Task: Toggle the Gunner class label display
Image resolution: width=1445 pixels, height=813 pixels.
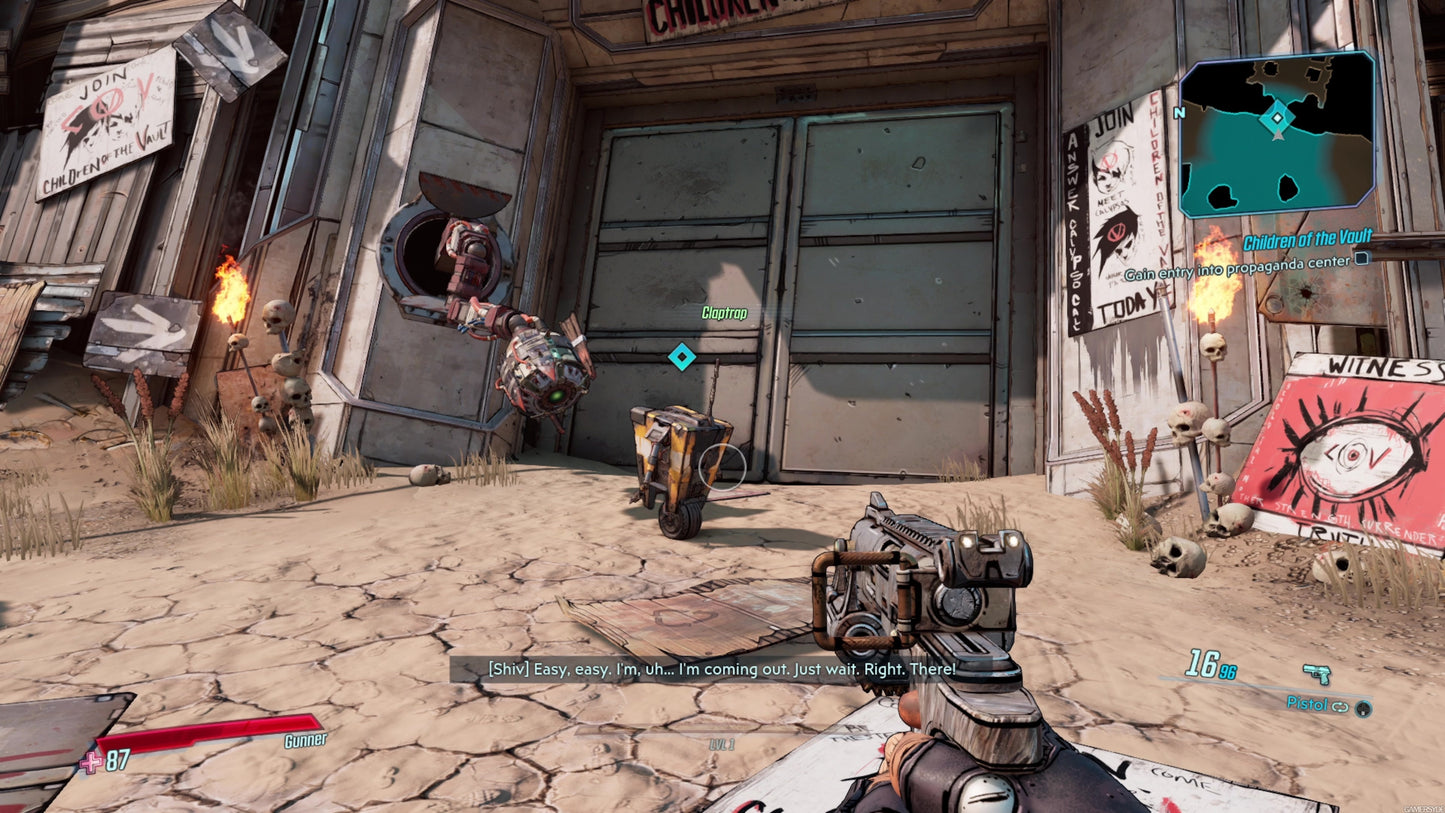Action: [x=305, y=742]
